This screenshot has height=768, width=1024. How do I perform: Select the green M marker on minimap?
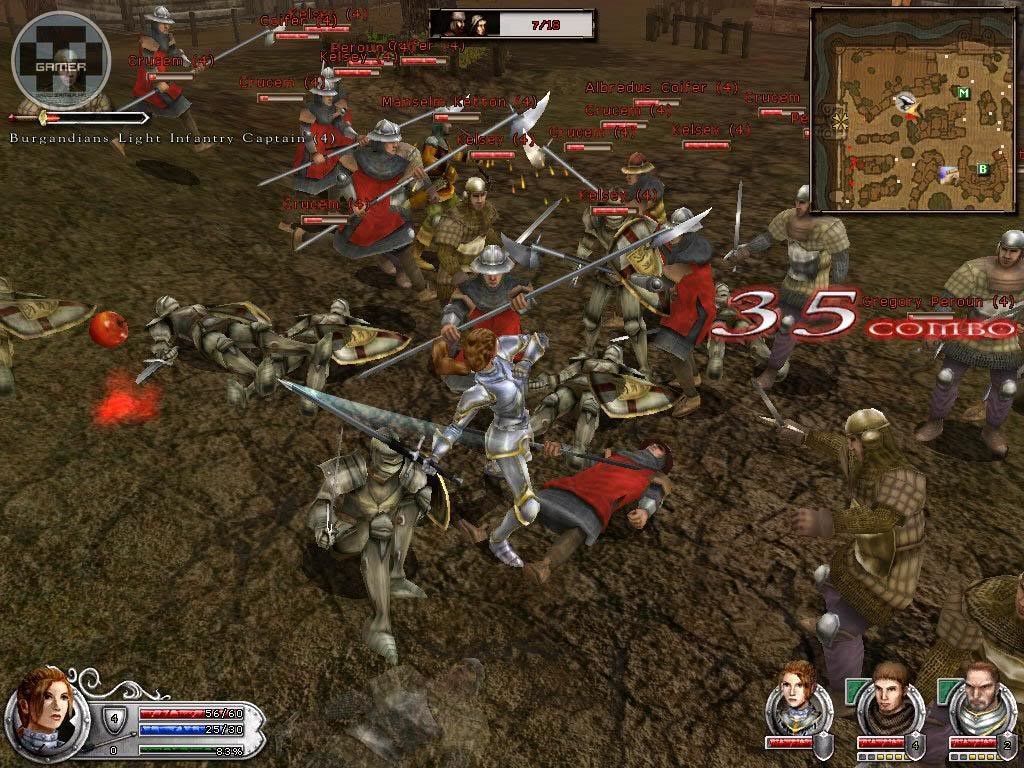pyautogui.click(x=963, y=94)
